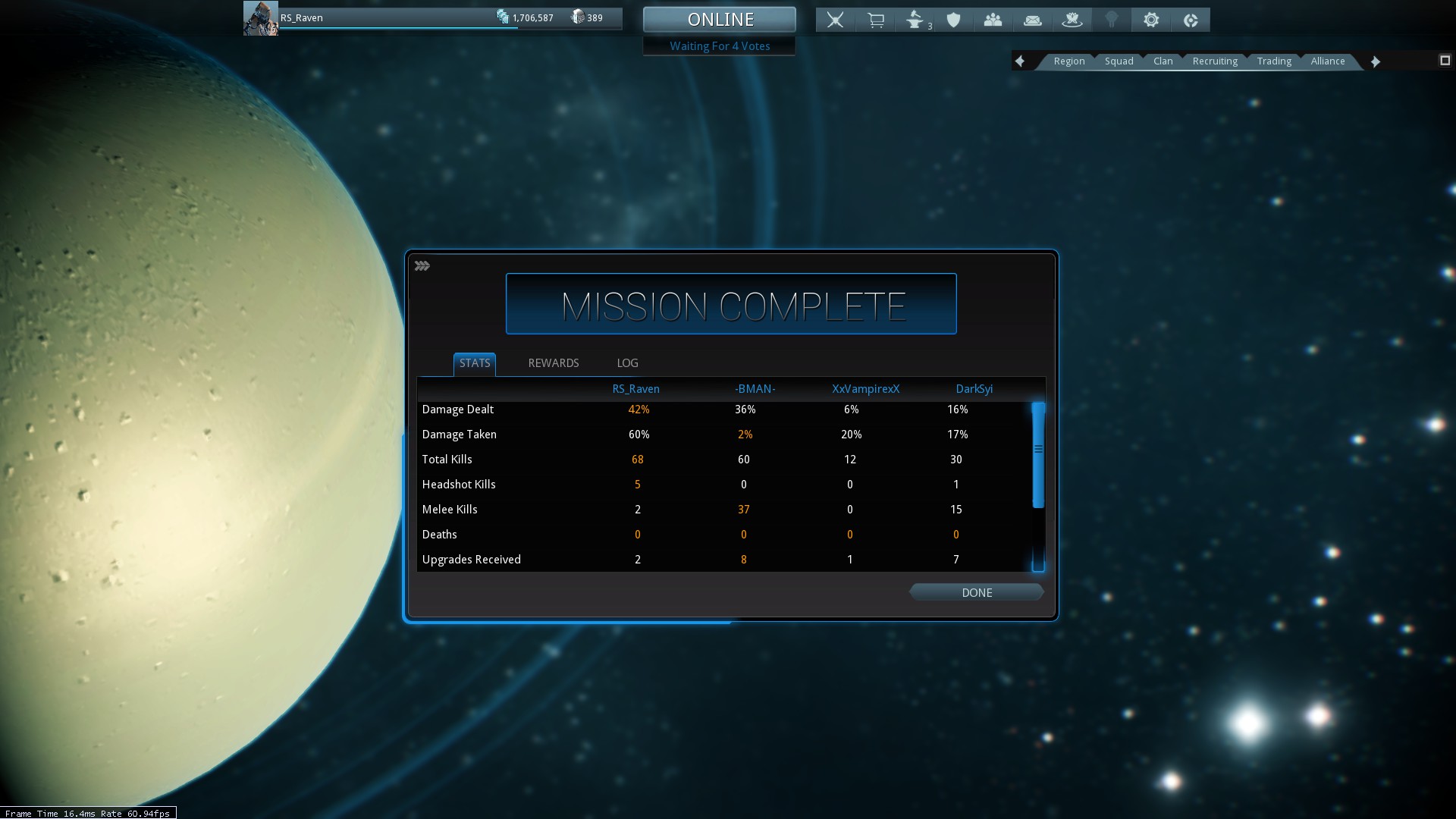1456x819 pixels.
Task: Click the lotus flower icon
Action: tap(1072, 20)
